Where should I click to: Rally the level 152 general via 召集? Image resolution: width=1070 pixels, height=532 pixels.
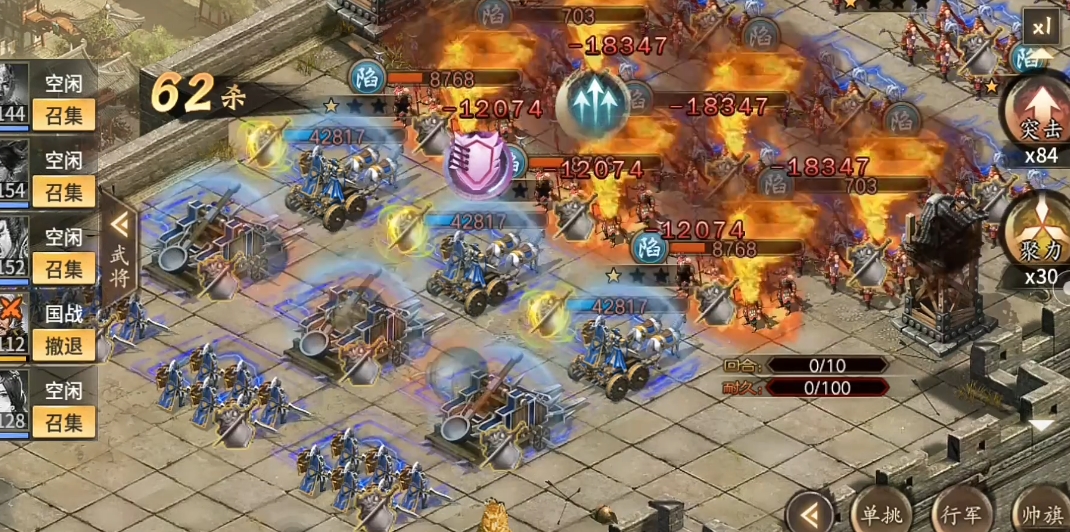[x=64, y=268]
